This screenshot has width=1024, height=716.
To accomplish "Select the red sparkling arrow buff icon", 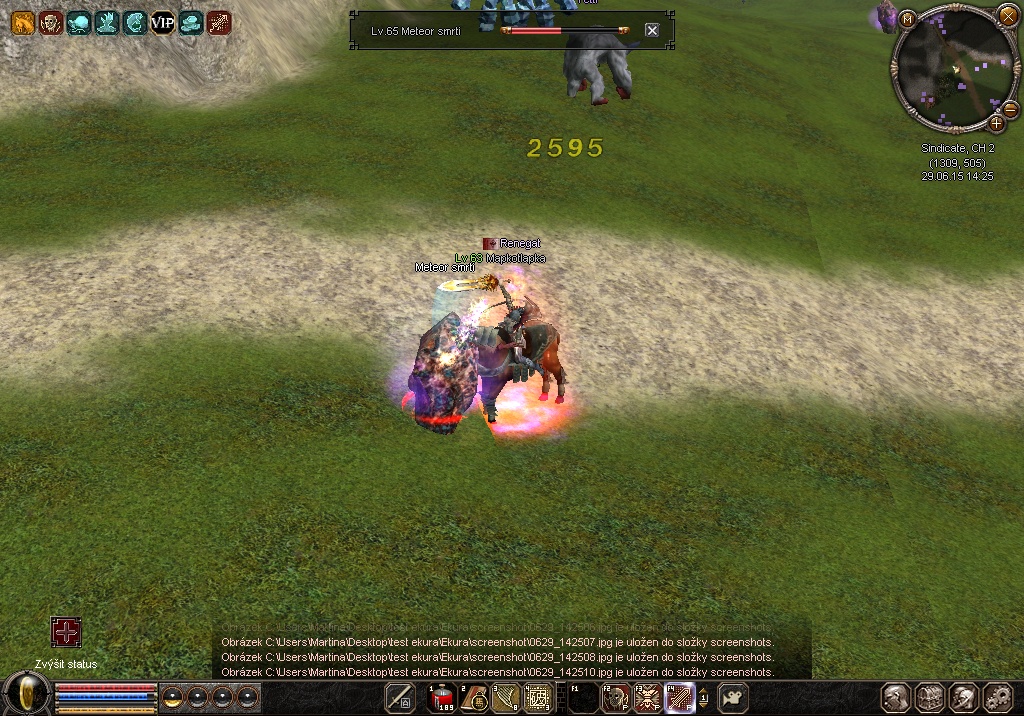I will [x=219, y=23].
